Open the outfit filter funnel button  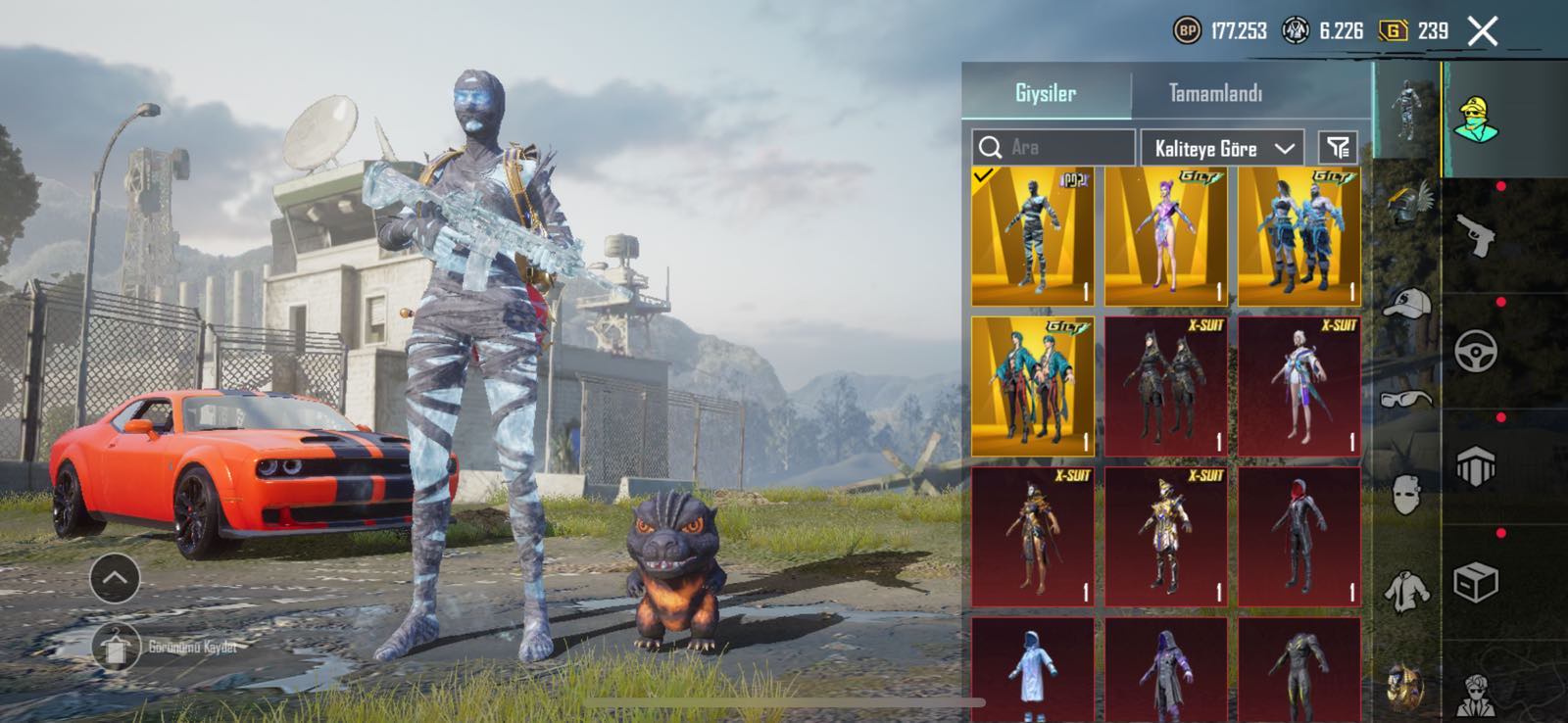pyautogui.click(x=1338, y=148)
